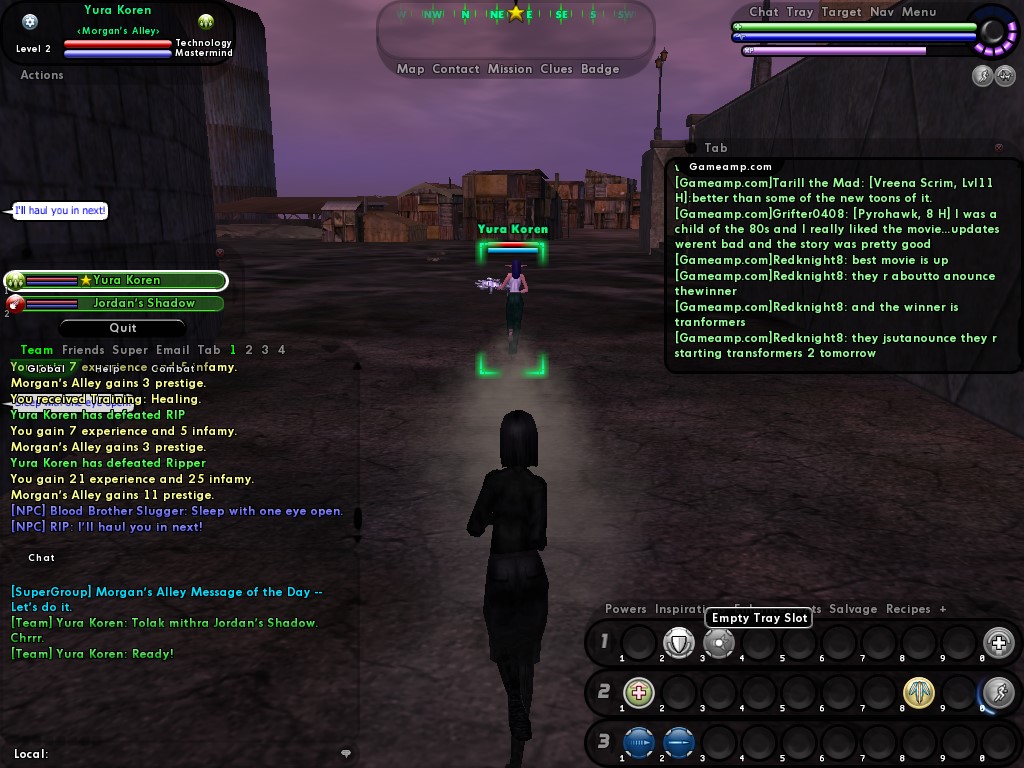The width and height of the screenshot is (1024, 768).
Task: Open the Actions menu under character name
Action: 42,75
